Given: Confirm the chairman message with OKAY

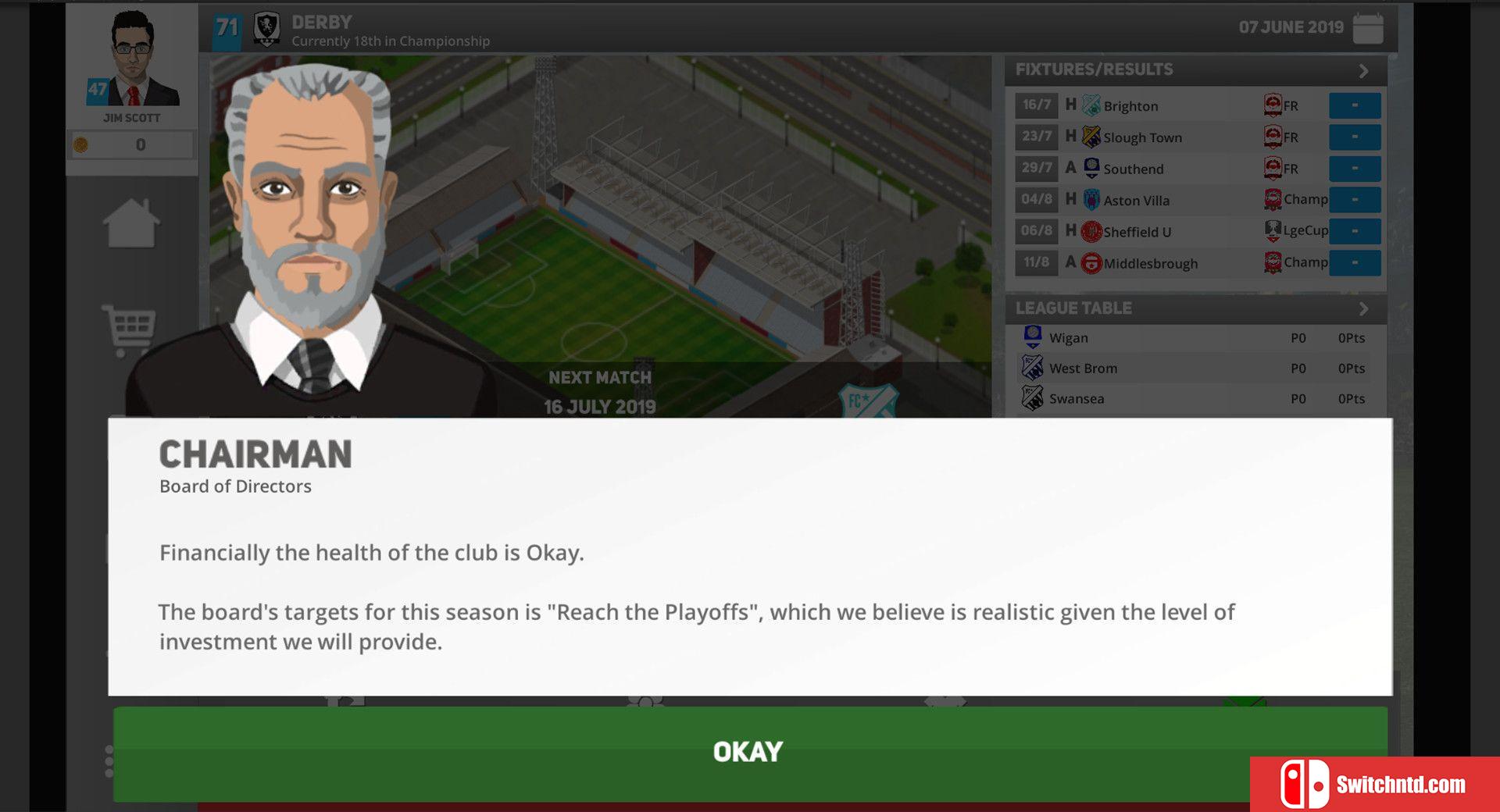Looking at the screenshot, I should tap(748, 752).
